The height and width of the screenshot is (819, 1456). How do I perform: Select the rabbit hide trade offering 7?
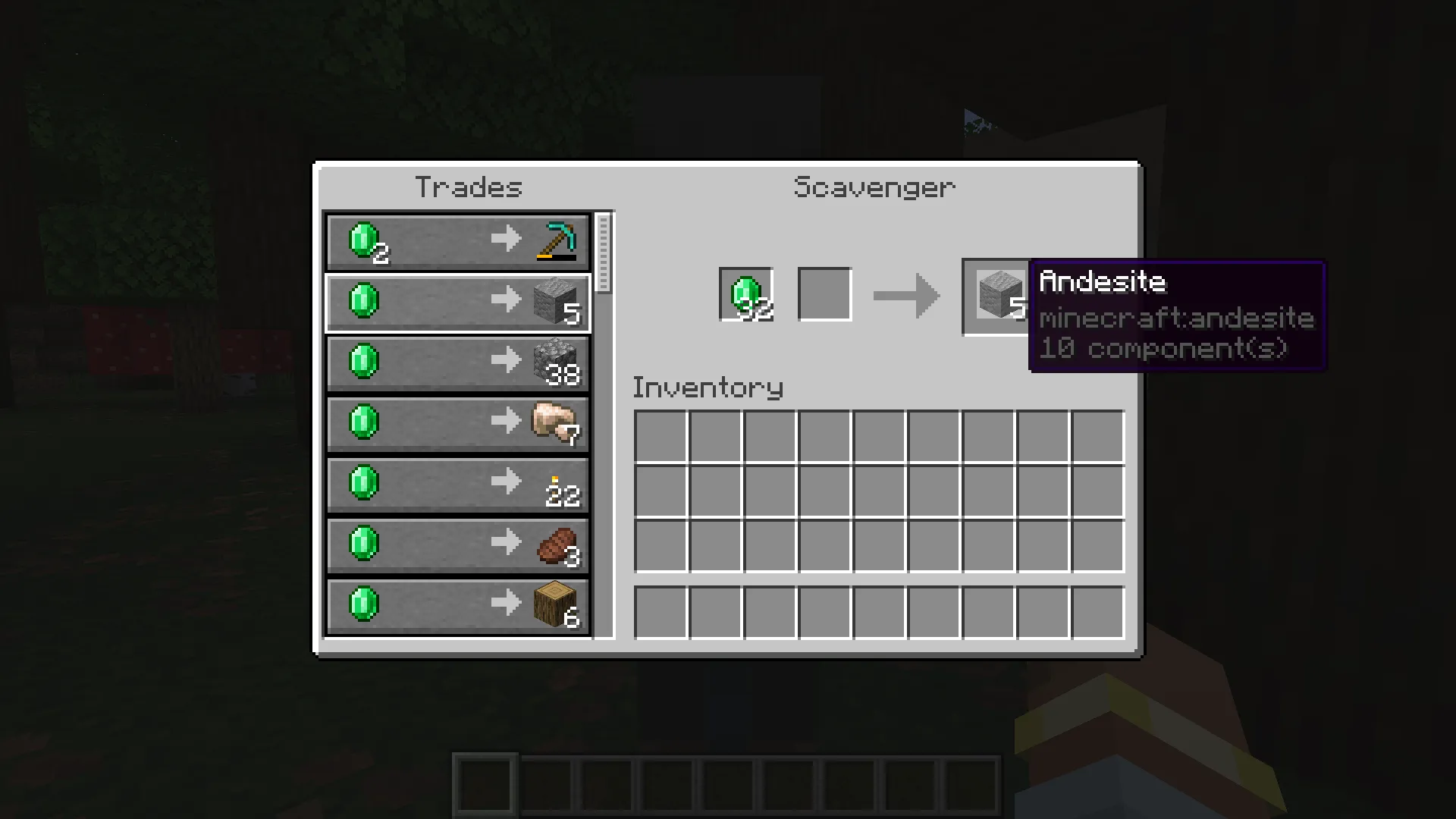(455, 423)
